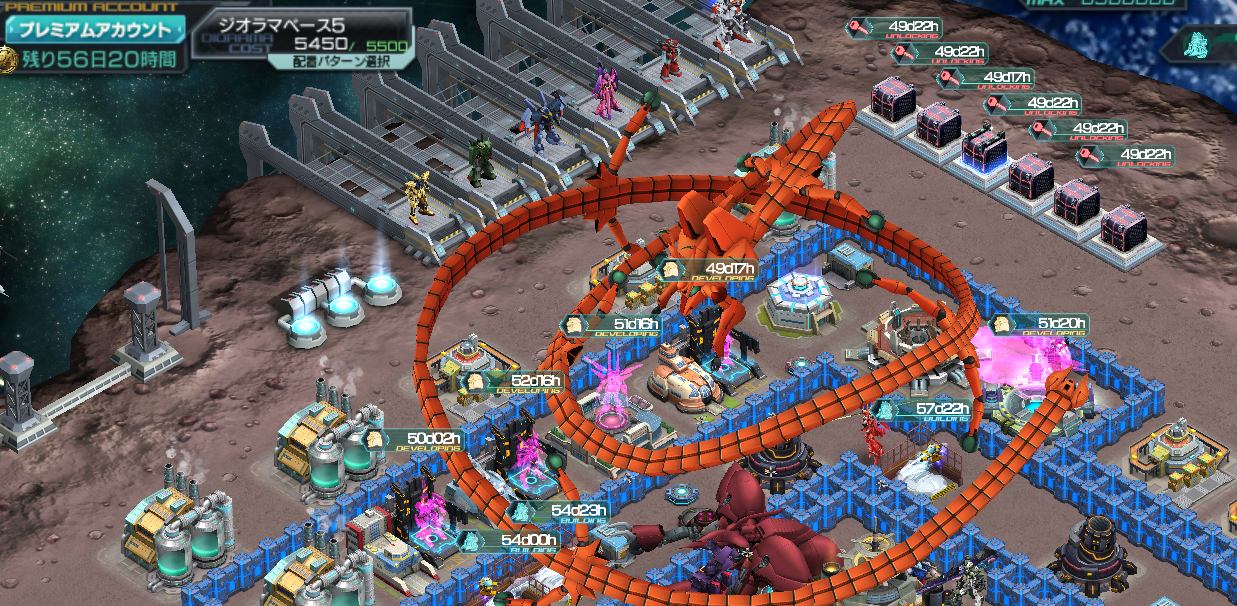
Task: Tap the 54d00h BUILDING timer label
Action: tap(518, 541)
